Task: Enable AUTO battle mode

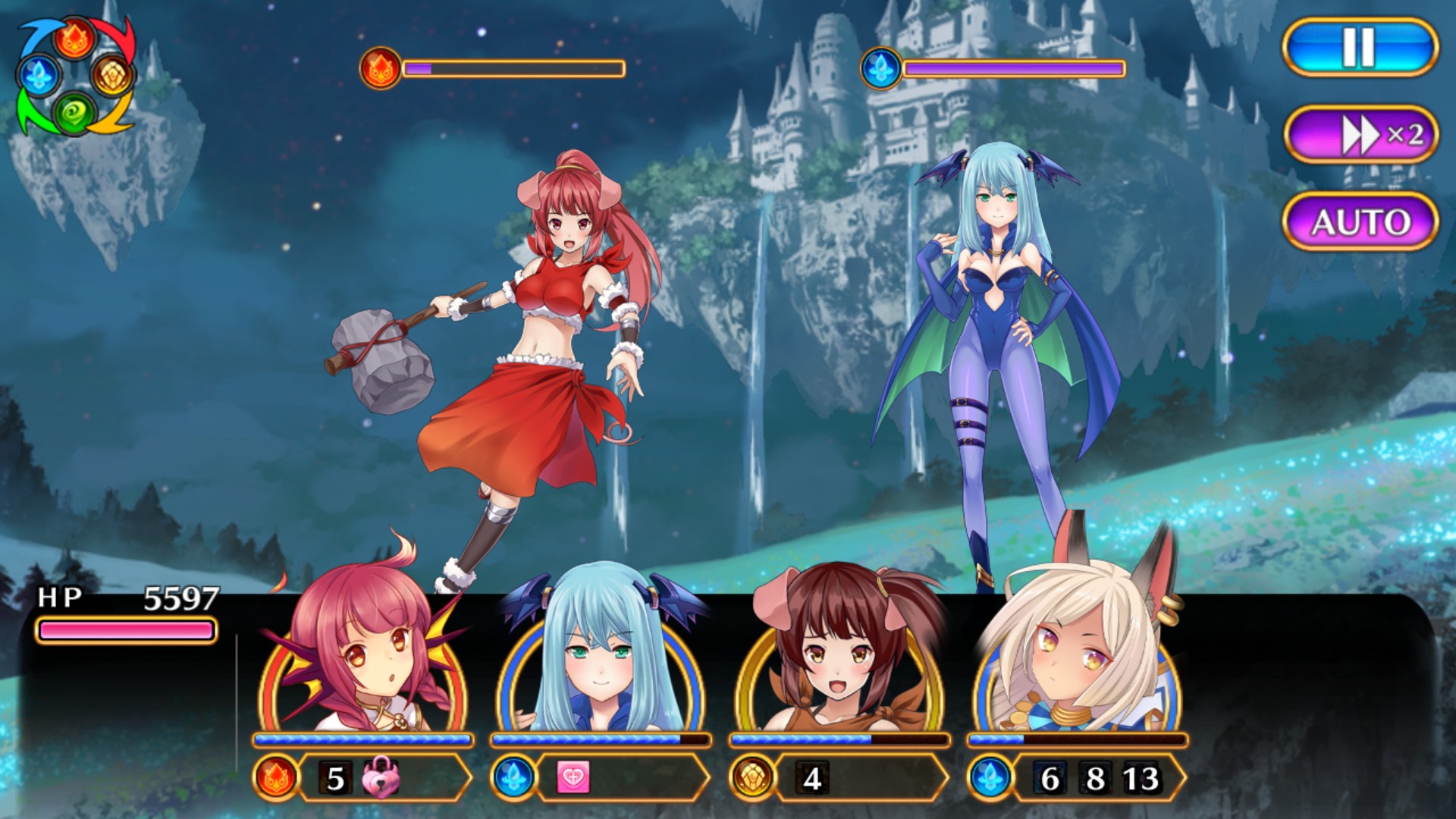Action: (x=1361, y=221)
